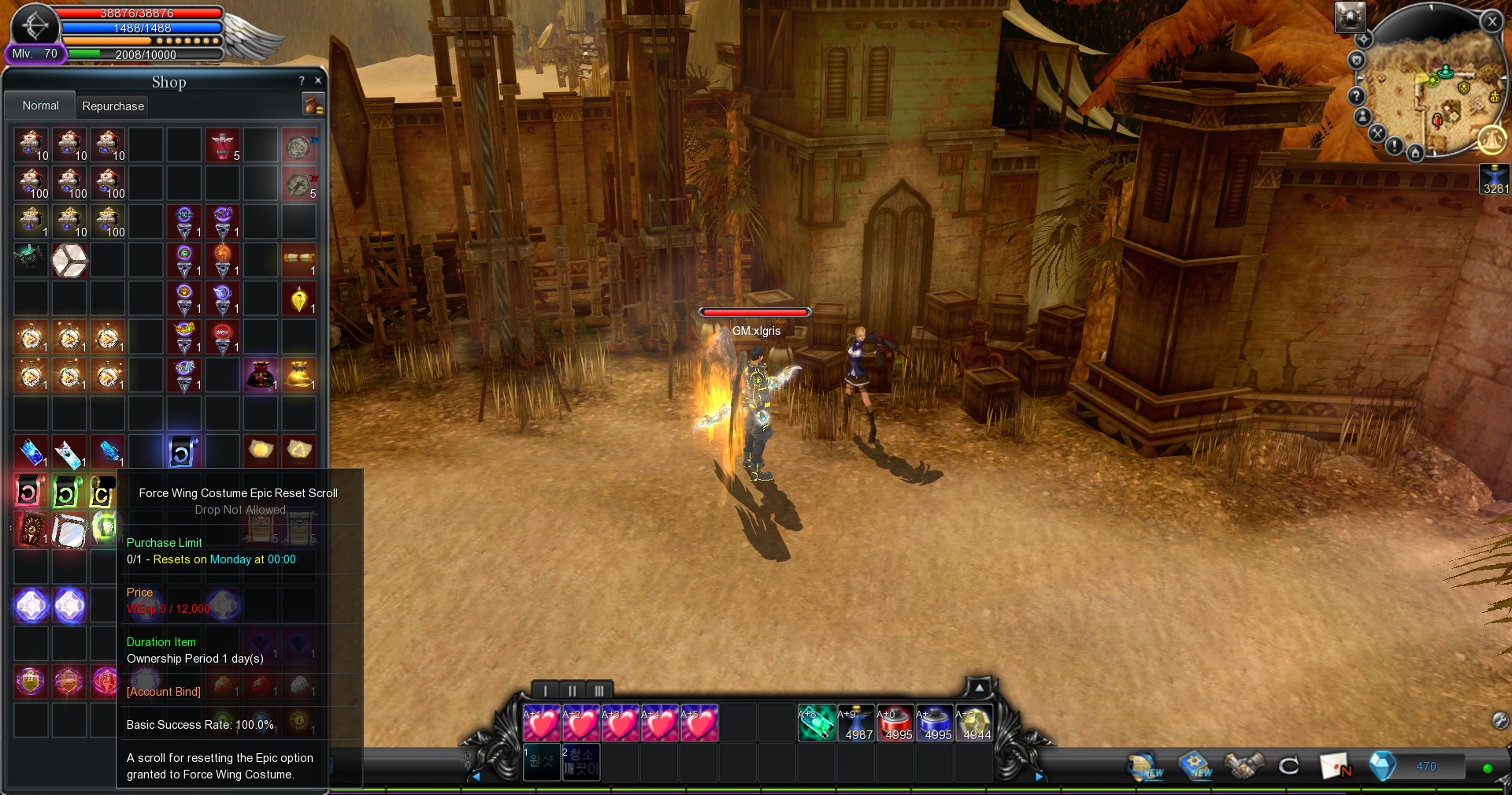Close the Shop window

pos(318,80)
